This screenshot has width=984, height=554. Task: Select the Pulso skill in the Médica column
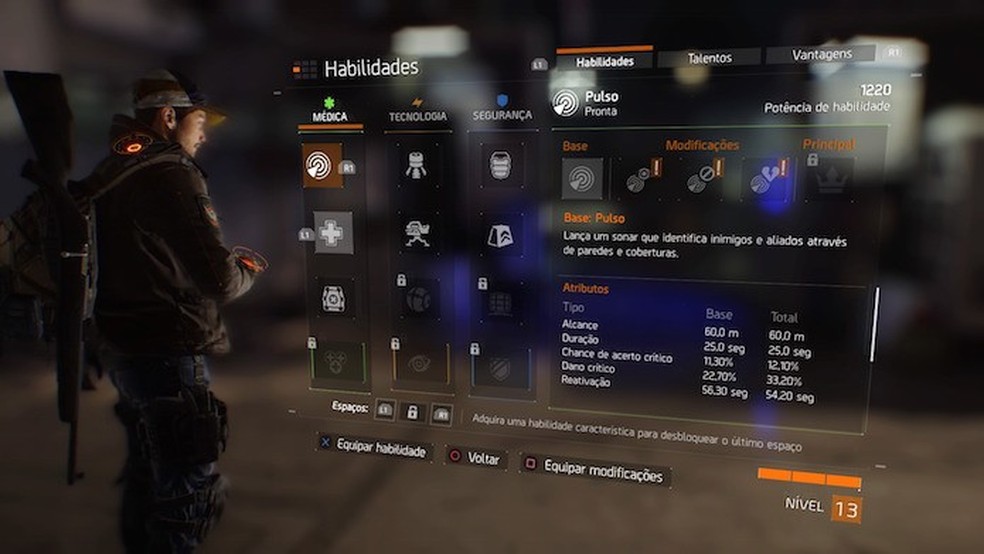point(322,166)
